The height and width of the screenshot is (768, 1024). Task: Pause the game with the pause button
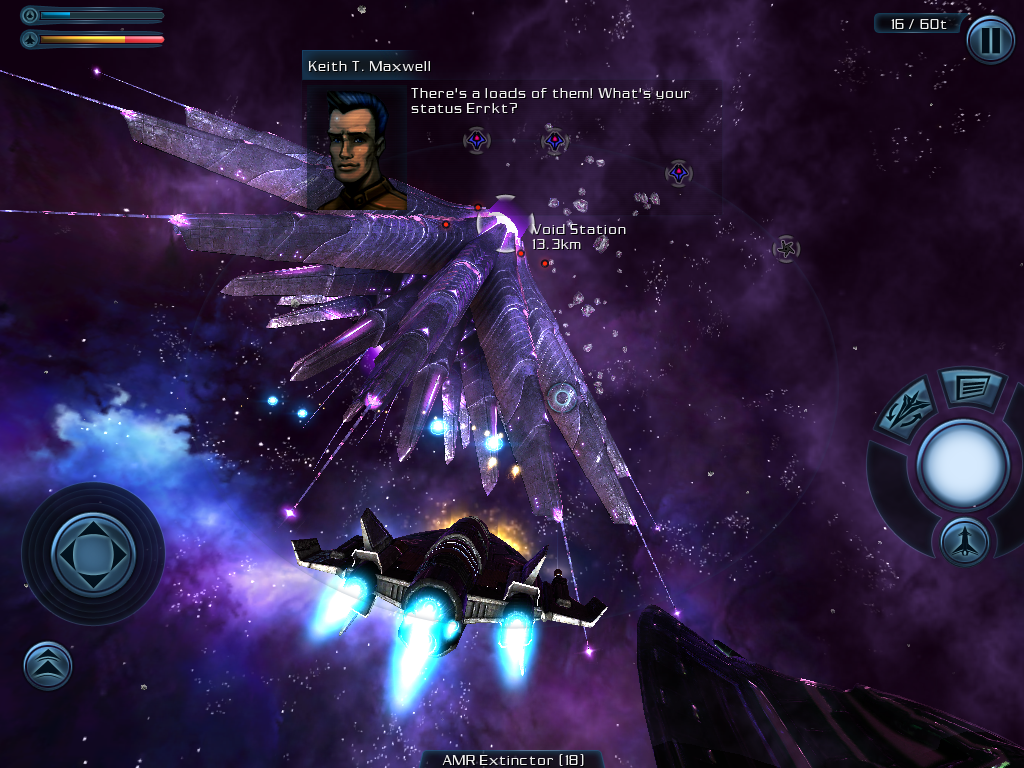click(989, 41)
